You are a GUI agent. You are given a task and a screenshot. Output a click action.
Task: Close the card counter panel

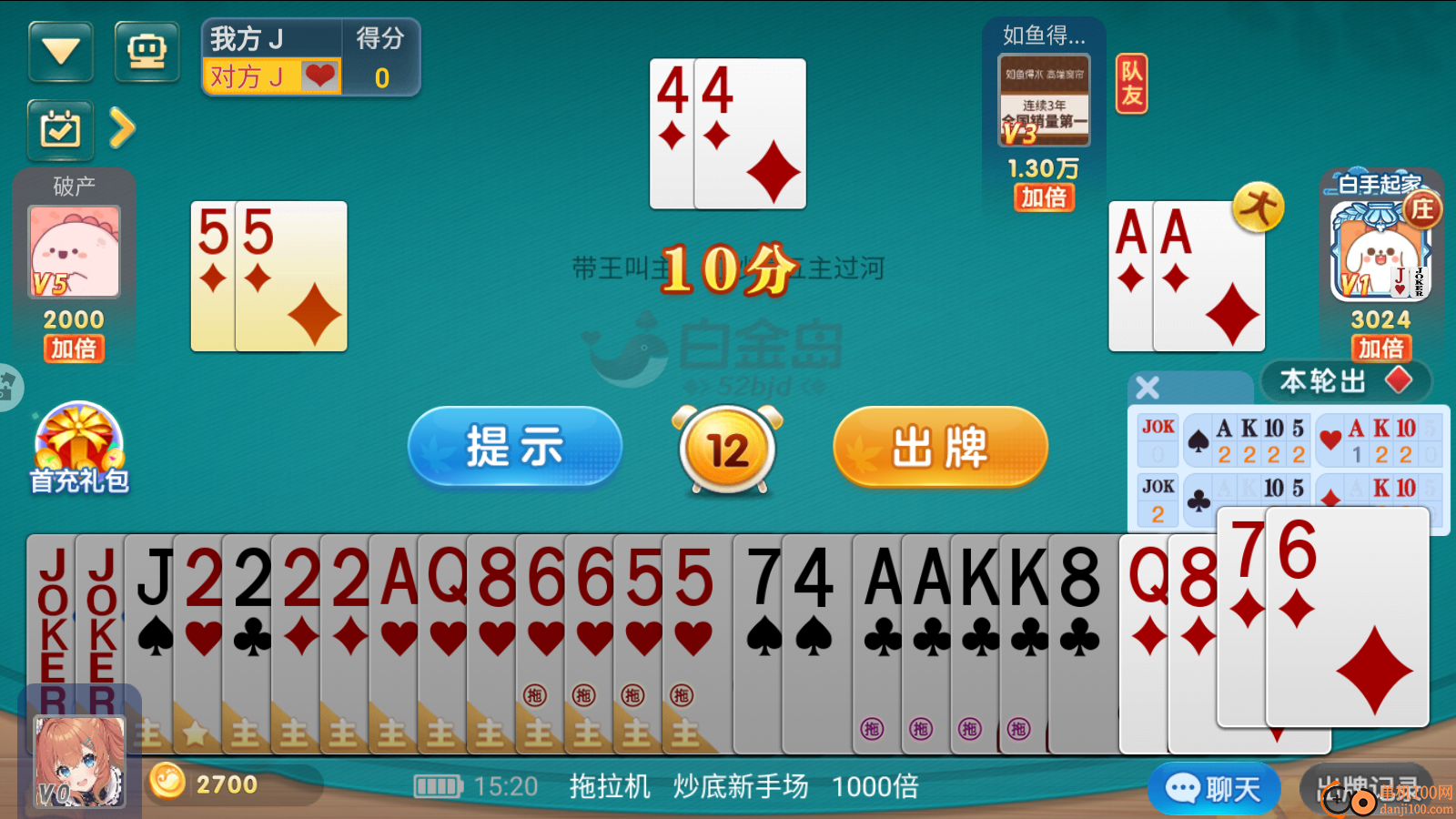click(x=1147, y=386)
